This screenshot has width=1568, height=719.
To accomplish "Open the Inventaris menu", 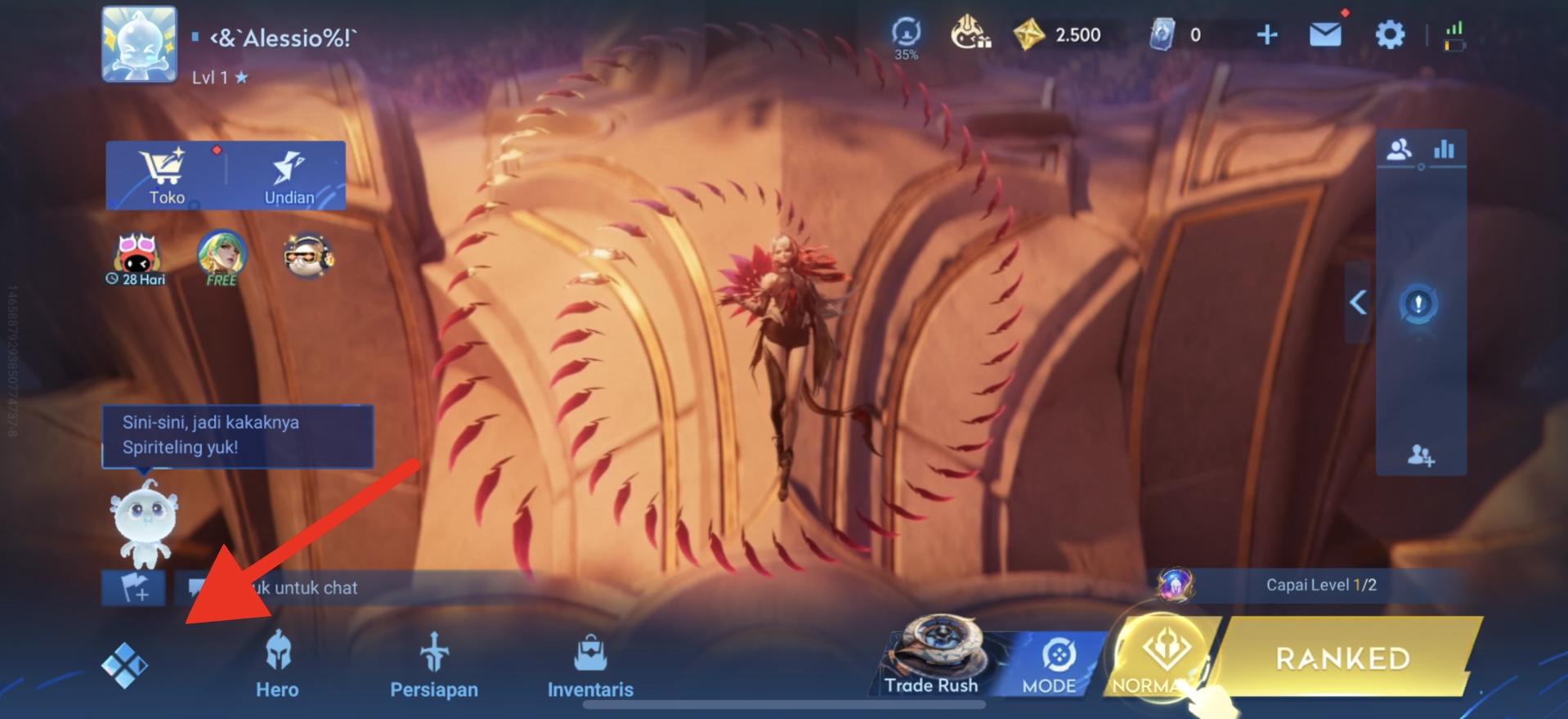I will coord(590,664).
